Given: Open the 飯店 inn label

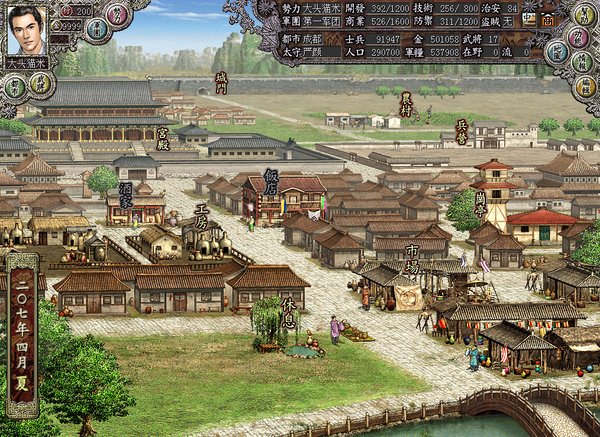Looking at the screenshot, I should pyautogui.click(x=271, y=181).
